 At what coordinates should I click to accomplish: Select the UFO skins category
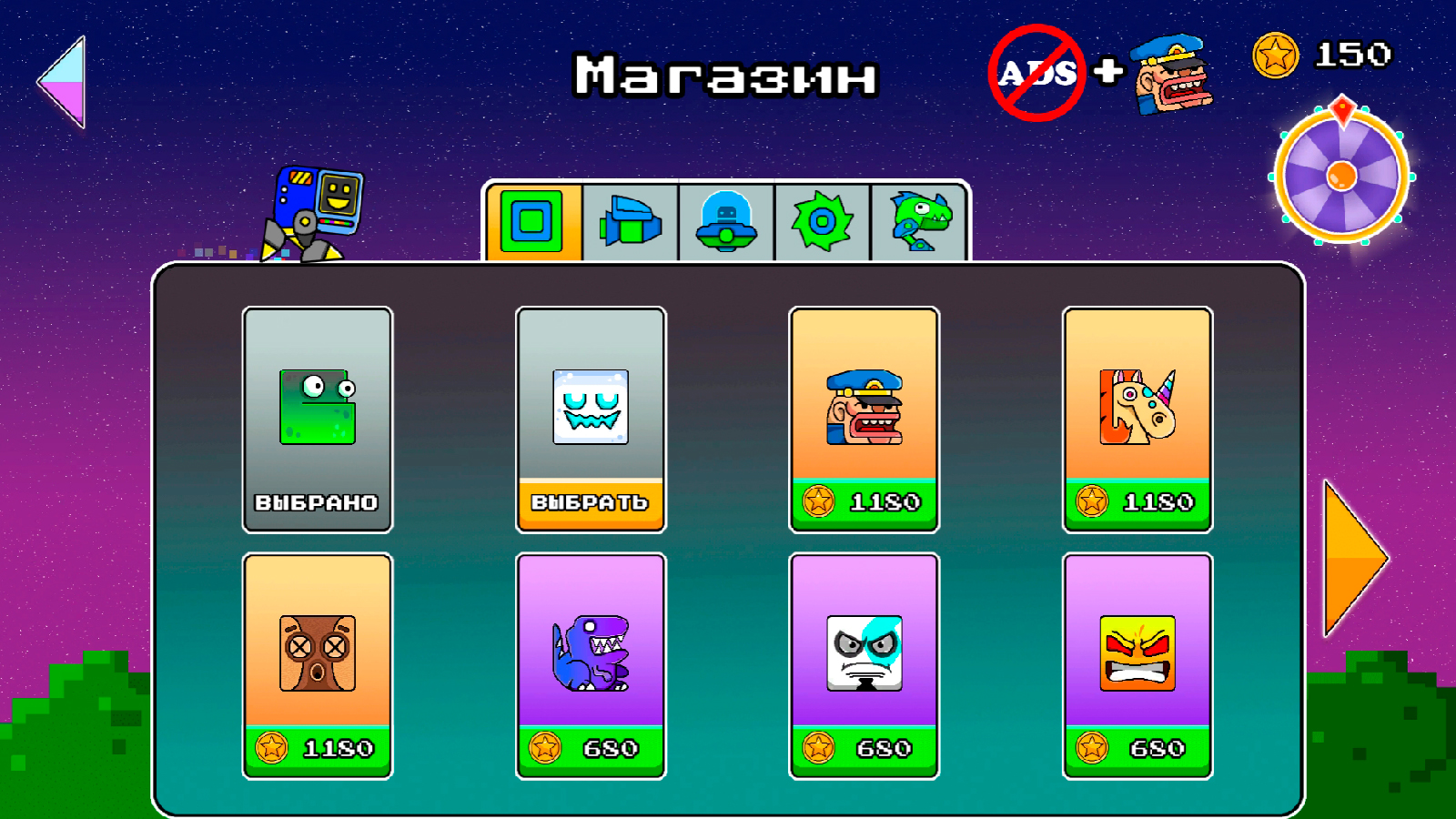tap(728, 219)
